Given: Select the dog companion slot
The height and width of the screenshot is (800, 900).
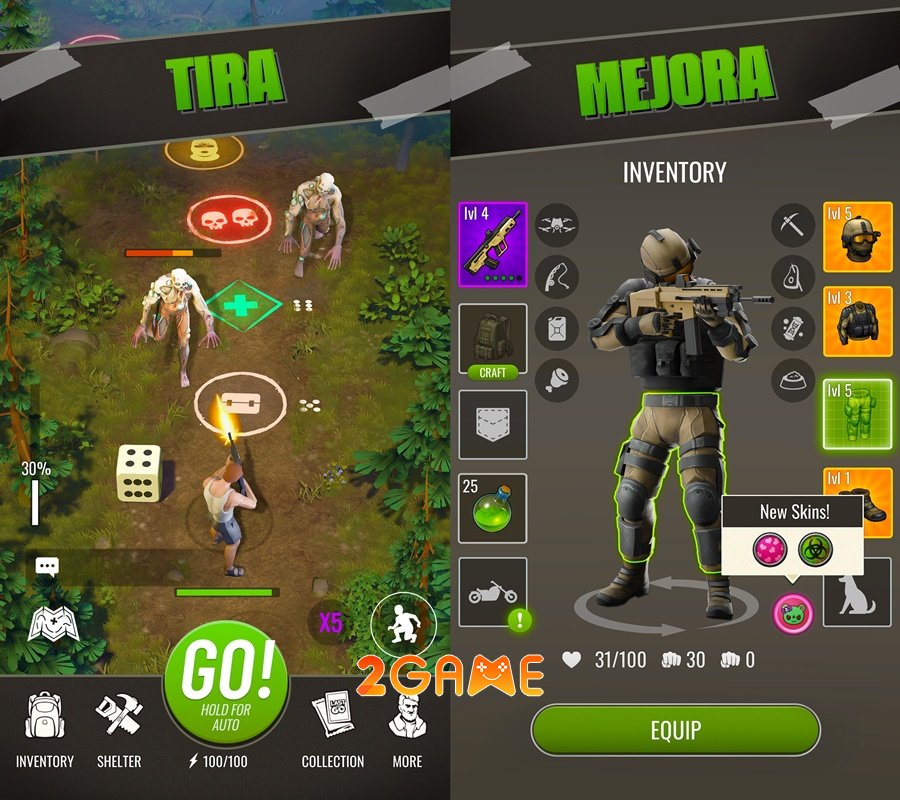Looking at the screenshot, I should click(x=857, y=592).
